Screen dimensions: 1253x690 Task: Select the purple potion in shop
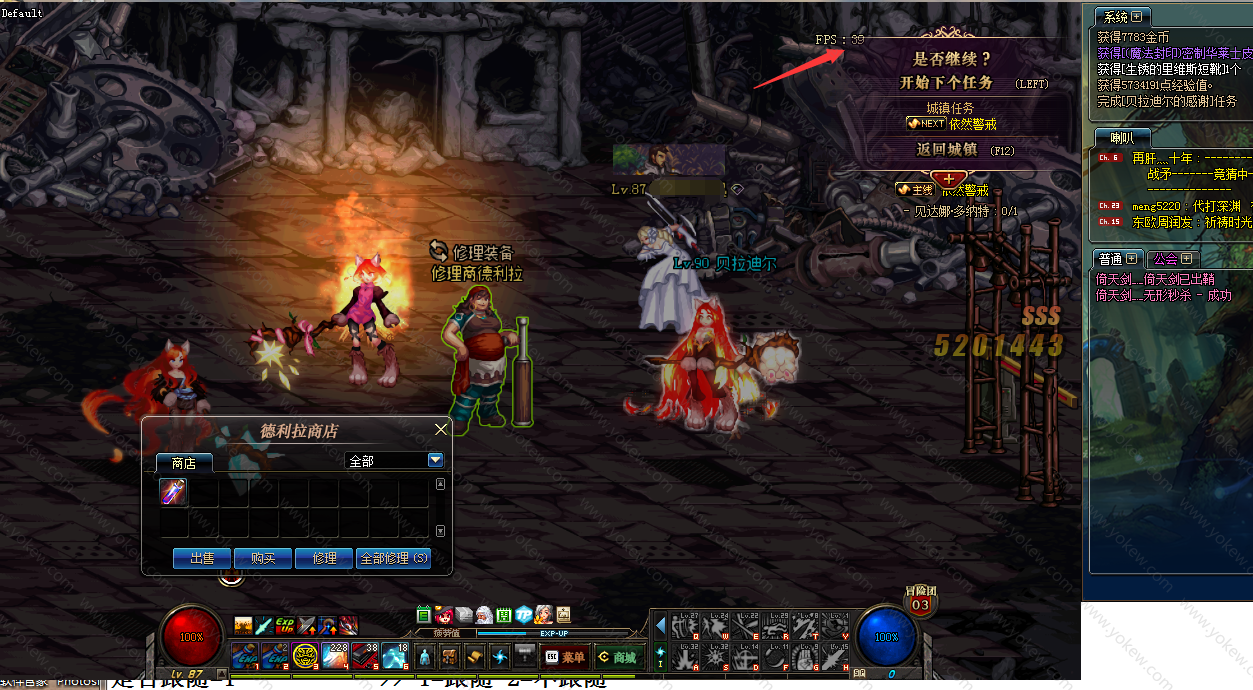(174, 492)
